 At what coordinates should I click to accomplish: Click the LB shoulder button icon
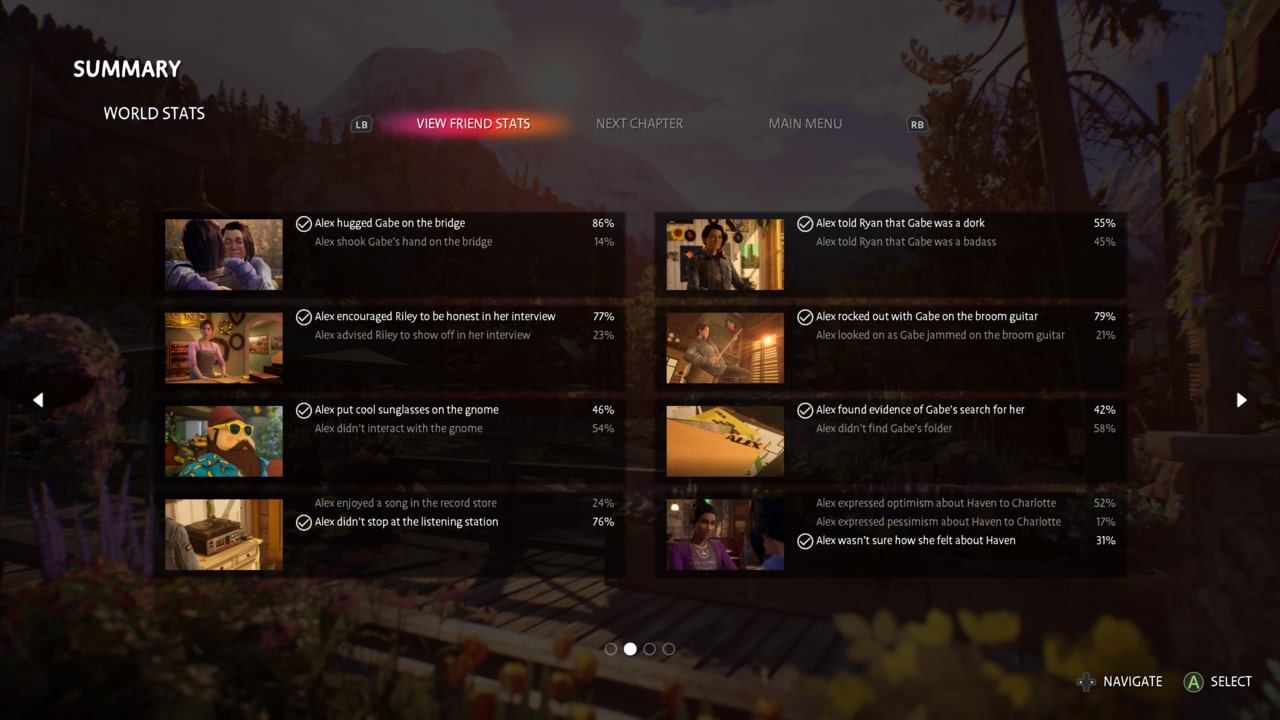[x=361, y=124]
